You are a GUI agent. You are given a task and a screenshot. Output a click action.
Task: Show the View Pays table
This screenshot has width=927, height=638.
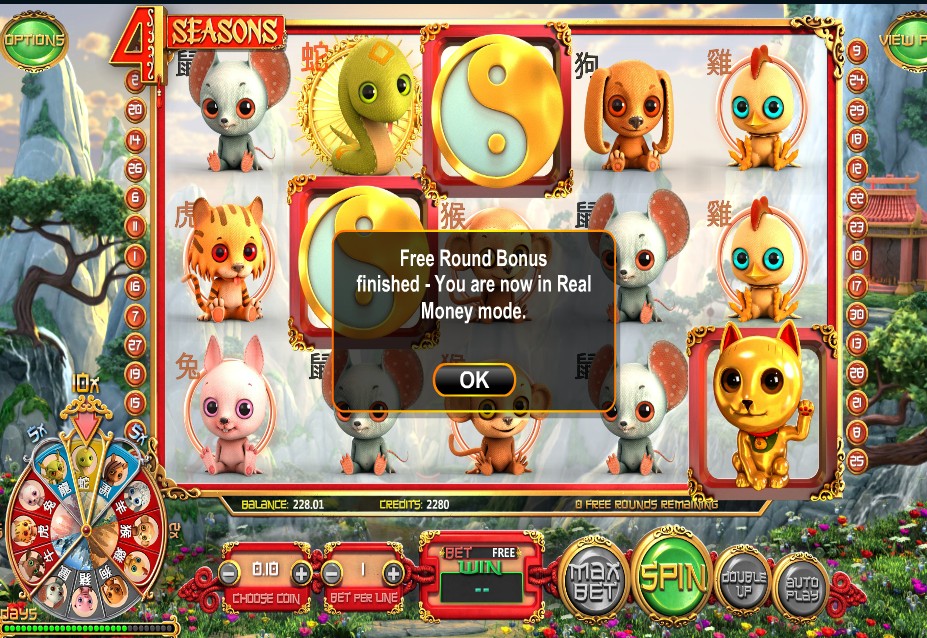[905, 41]
